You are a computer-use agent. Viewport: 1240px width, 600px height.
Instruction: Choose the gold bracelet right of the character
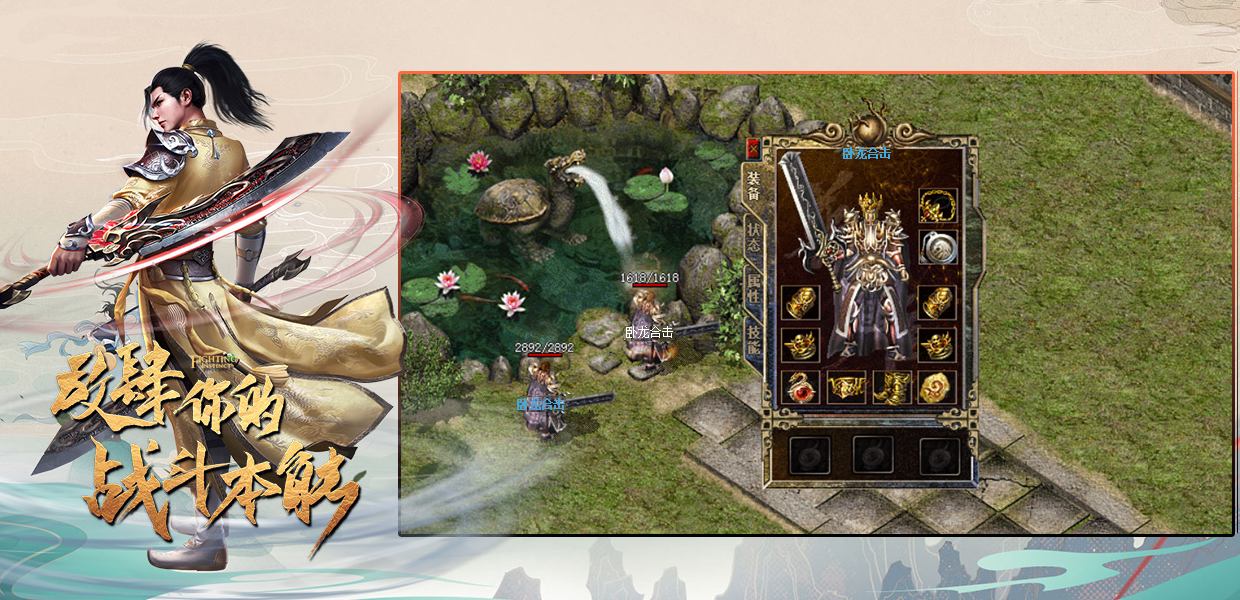[x=937, y=302]
